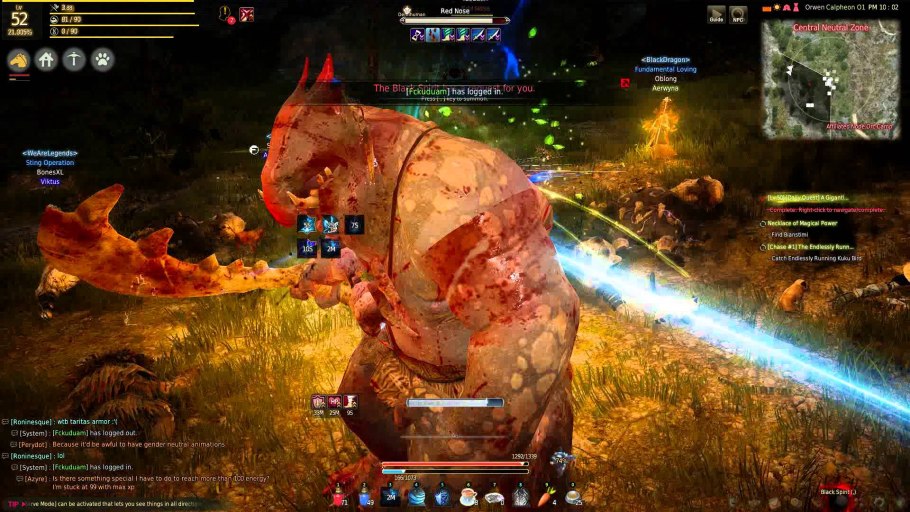This screenshot has height=512, width=910.
Task: Open the worker pickaxe icon
Action: coord(74,60)
